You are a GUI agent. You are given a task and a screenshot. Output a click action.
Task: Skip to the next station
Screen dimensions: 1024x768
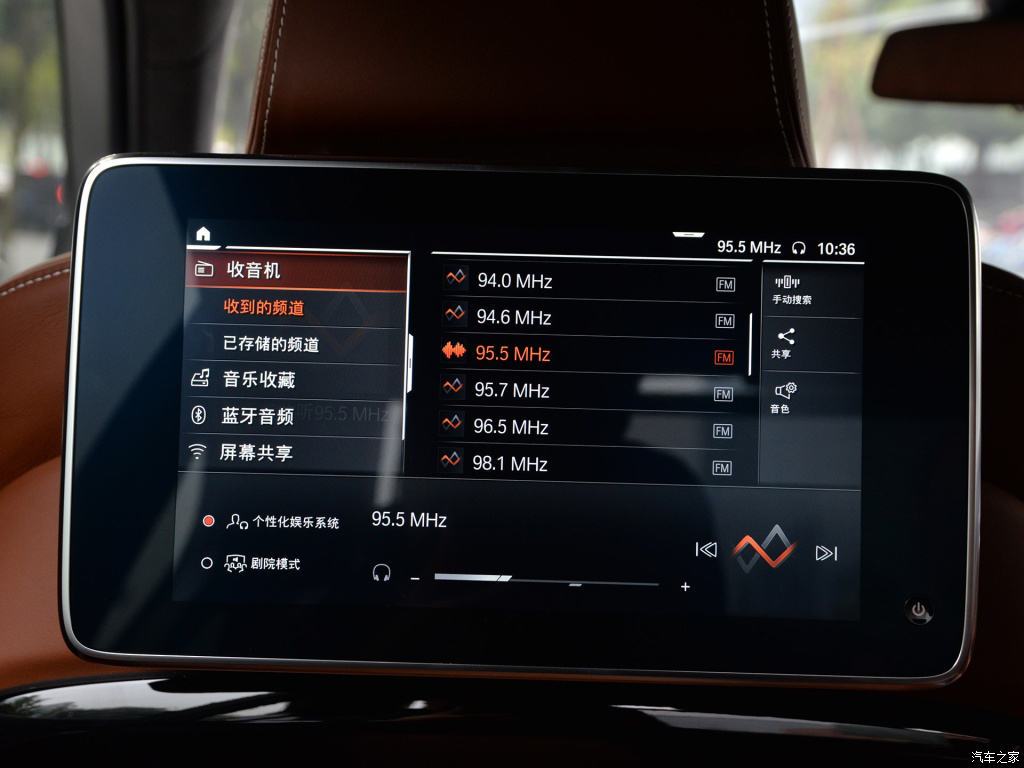(826, 553)
